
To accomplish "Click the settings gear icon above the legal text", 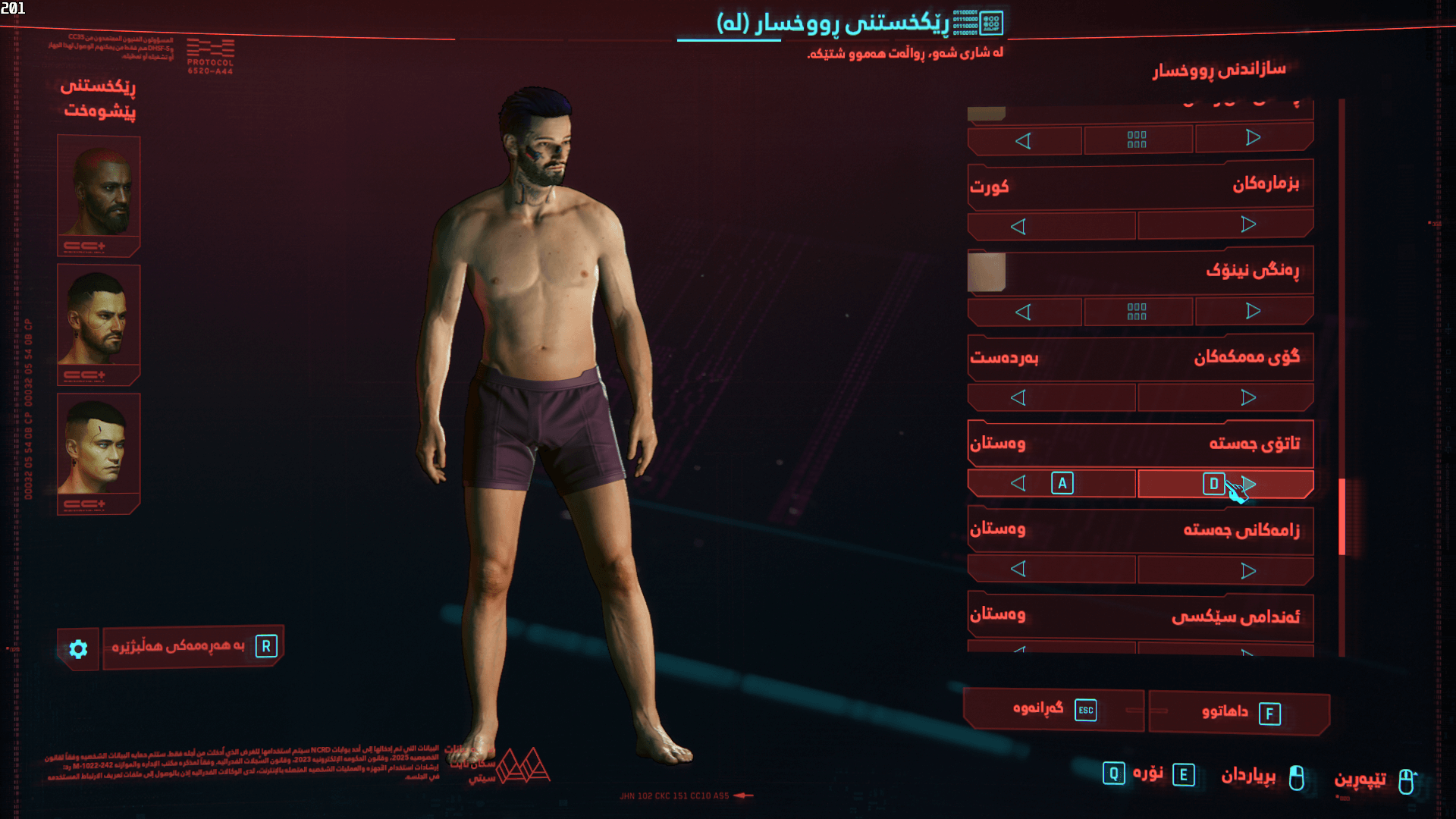I will [78, 648].
